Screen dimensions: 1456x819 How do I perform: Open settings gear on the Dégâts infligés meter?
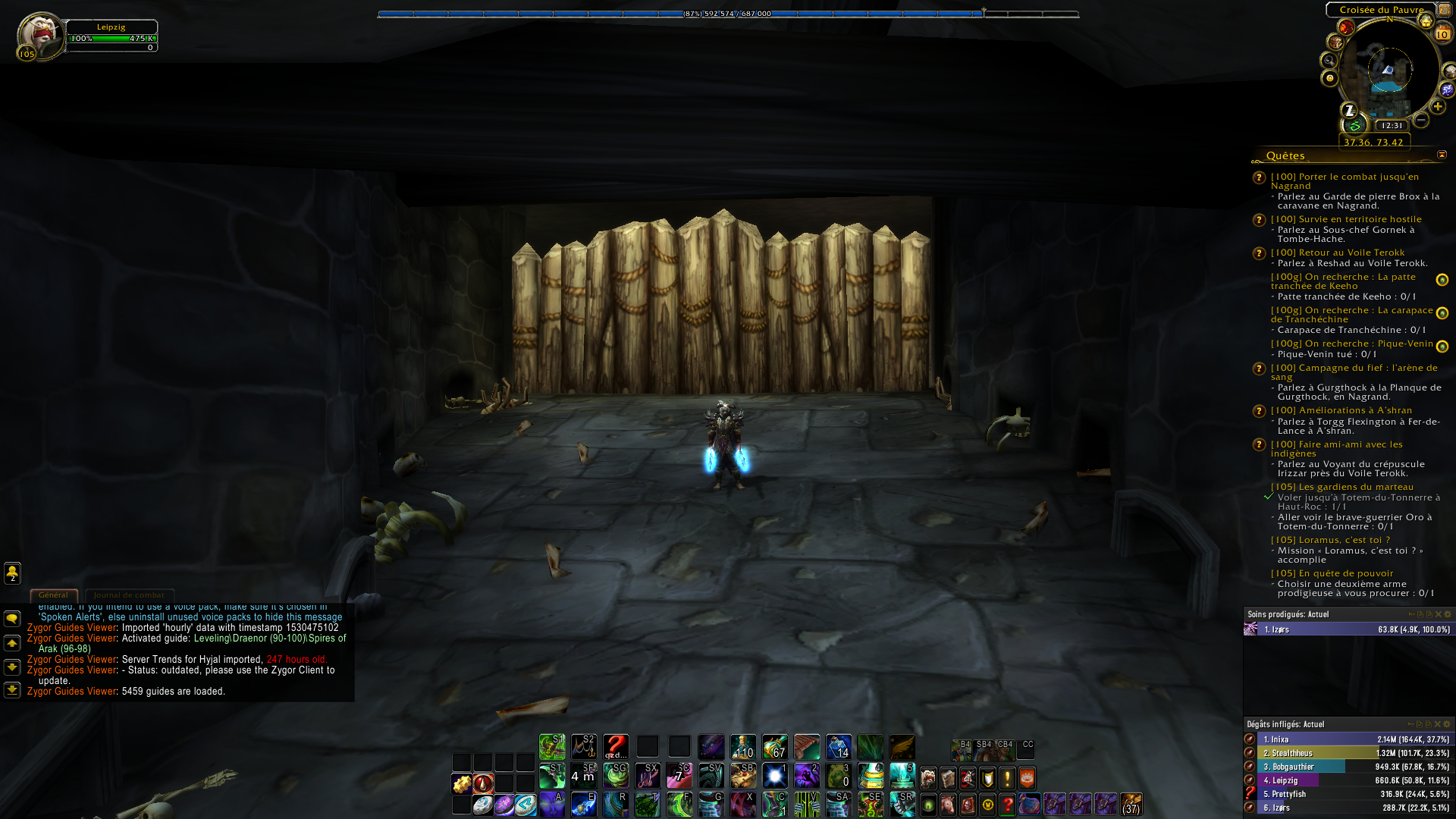click(1447, 724)
